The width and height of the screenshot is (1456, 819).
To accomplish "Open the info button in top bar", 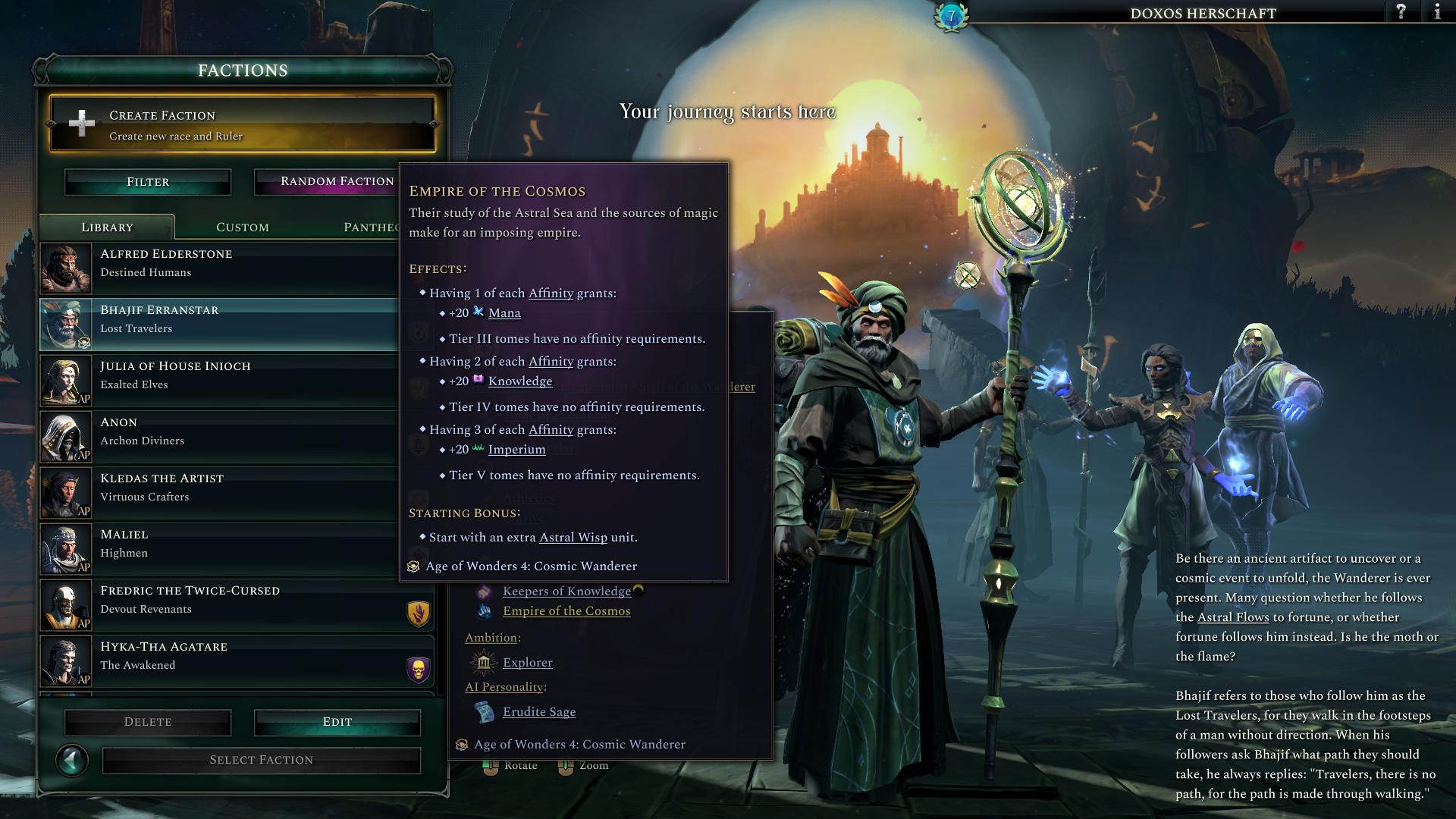I will click(1437, 12).
